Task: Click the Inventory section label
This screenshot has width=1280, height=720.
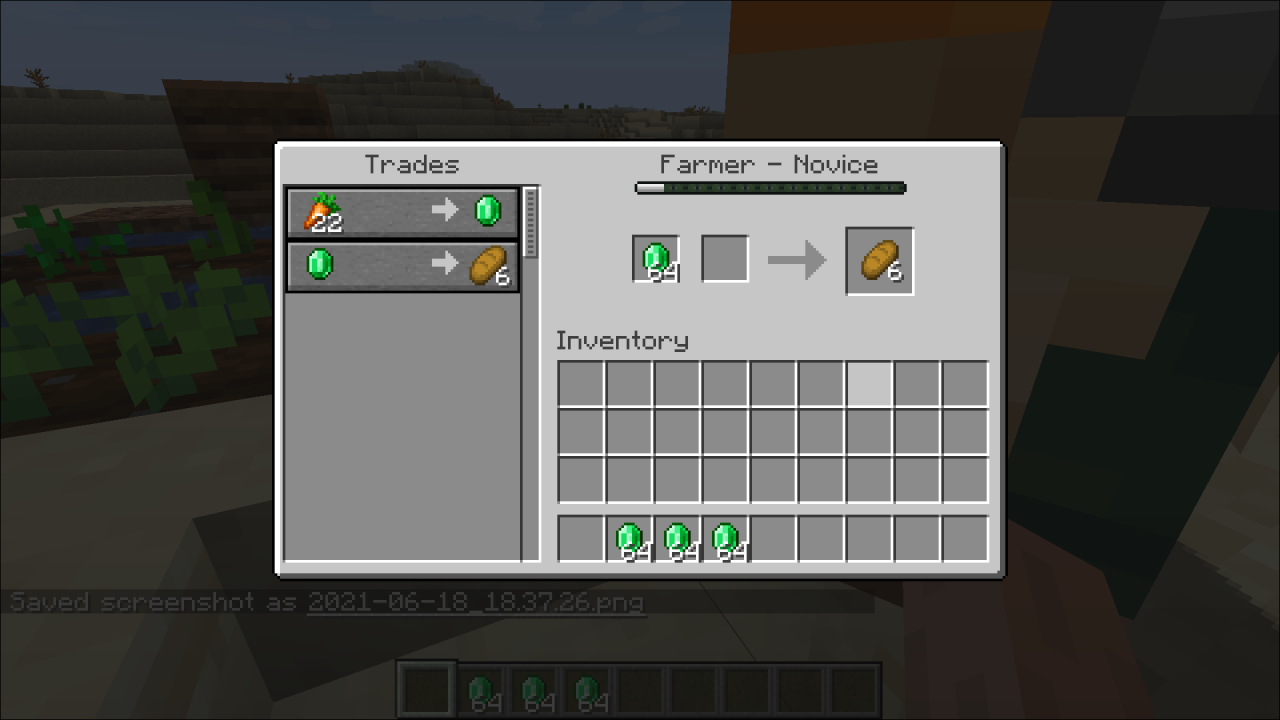Action: point(622,341)
